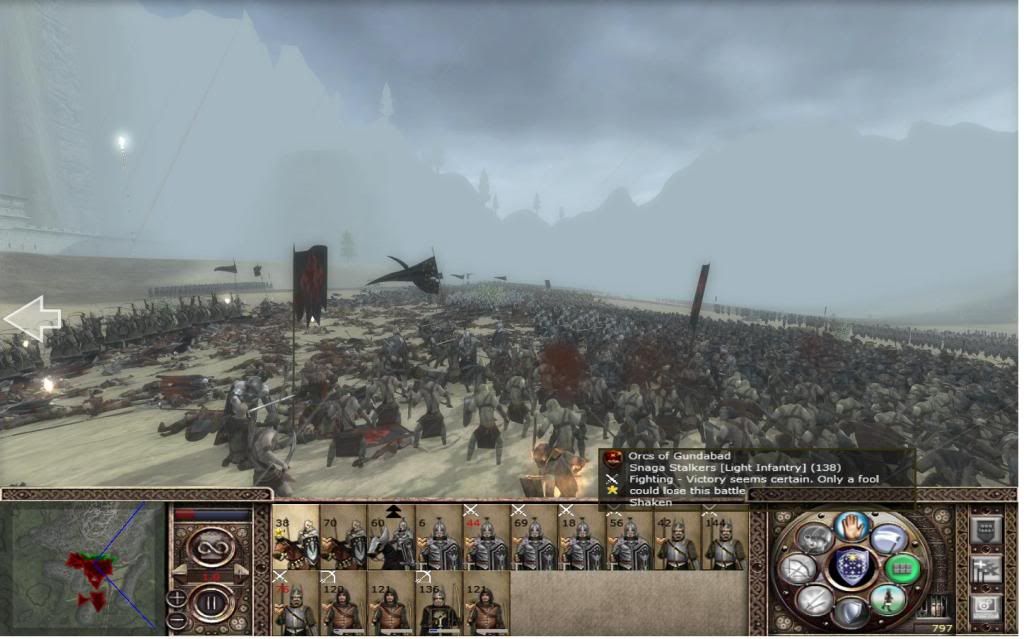Viewport: 1024px width, 639px height.
Task: Zoom in the minimap with the plus button
Action: (x=176, y=598)
